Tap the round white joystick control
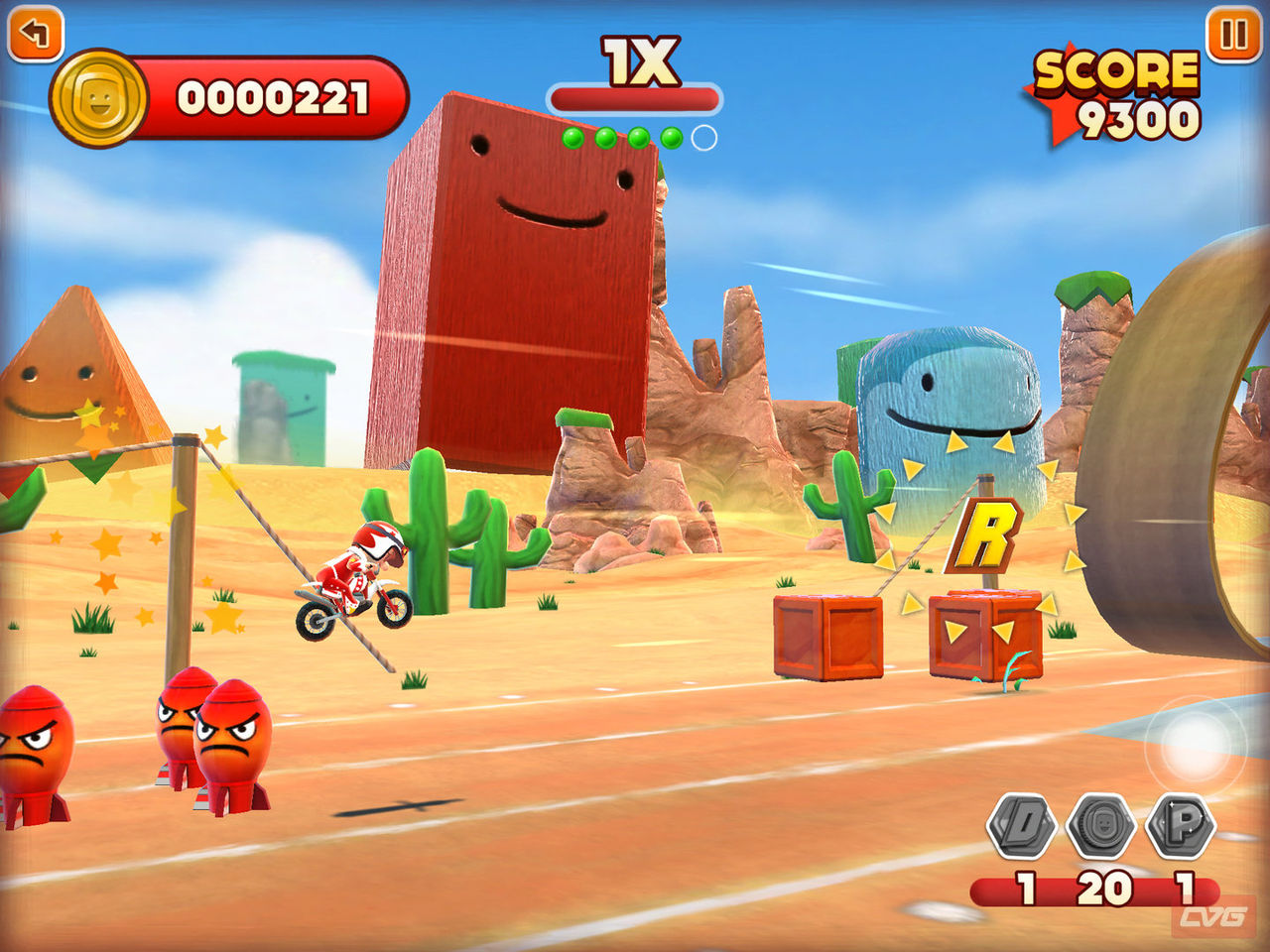Screen dimensions: 1270x952 click(1195, 746)
